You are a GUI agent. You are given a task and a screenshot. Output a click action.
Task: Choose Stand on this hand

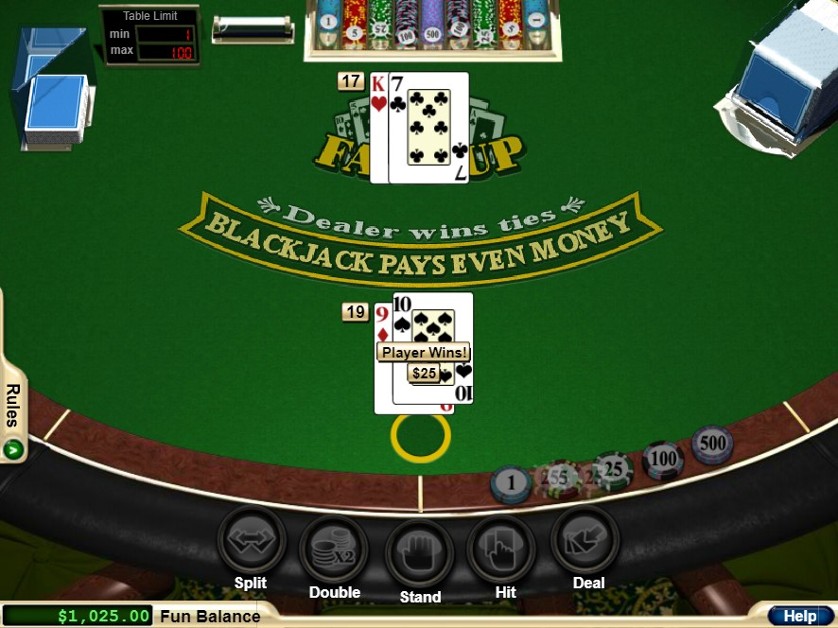tap(420, 552)
